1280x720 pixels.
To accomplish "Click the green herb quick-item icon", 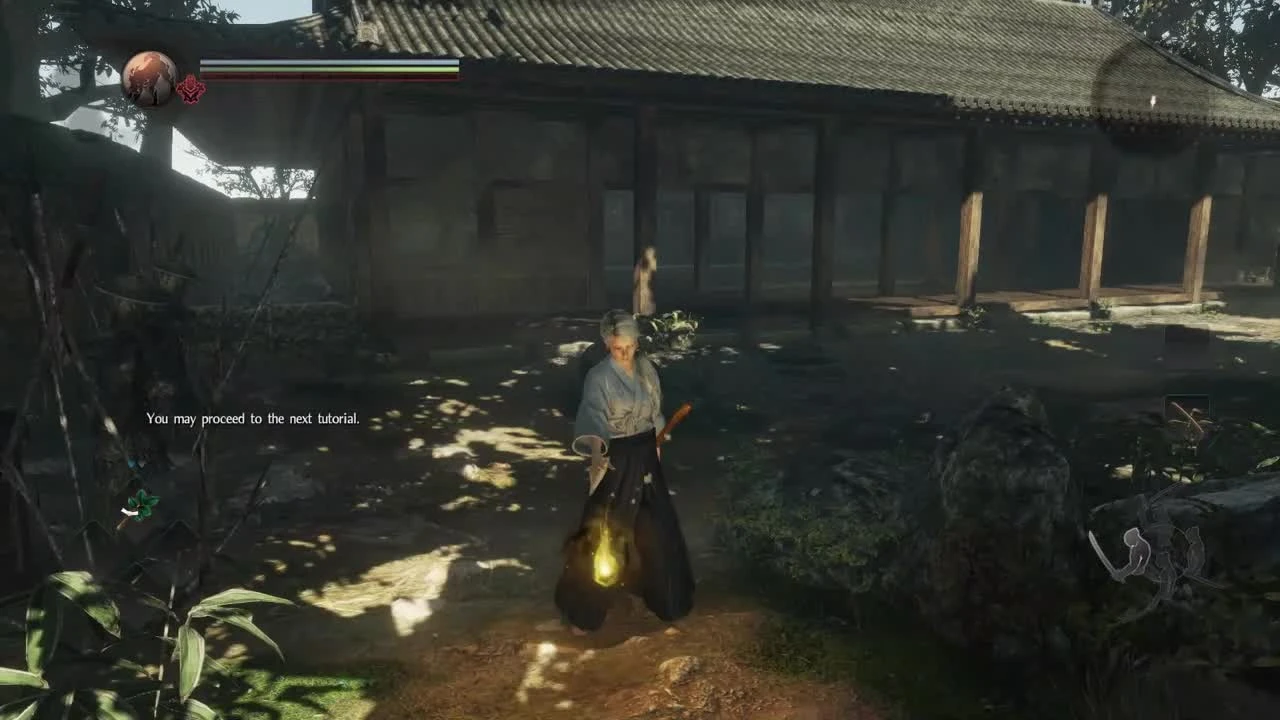I will [x=140, y=505].
